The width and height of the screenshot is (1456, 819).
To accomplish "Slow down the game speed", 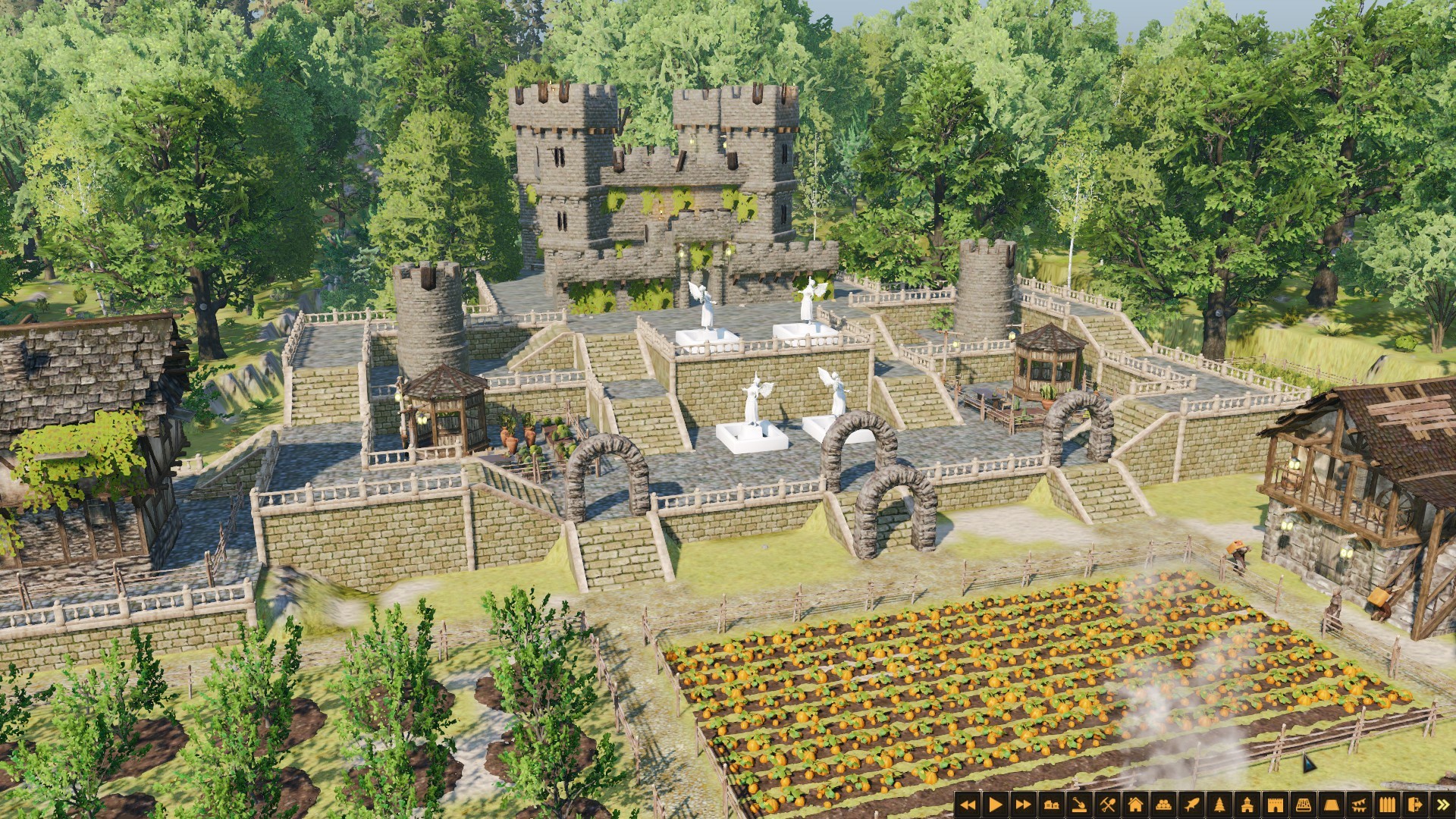I will click(967, 805).
